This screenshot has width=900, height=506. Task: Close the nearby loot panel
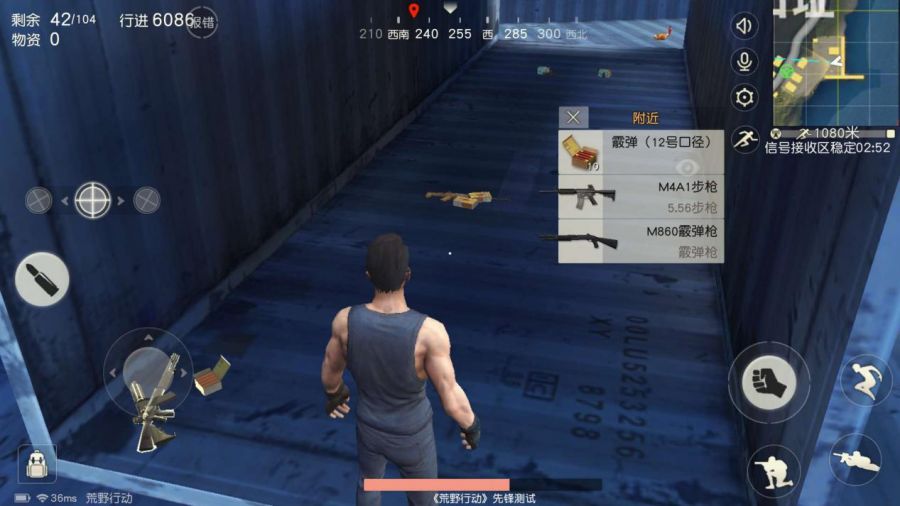(573, 118)
